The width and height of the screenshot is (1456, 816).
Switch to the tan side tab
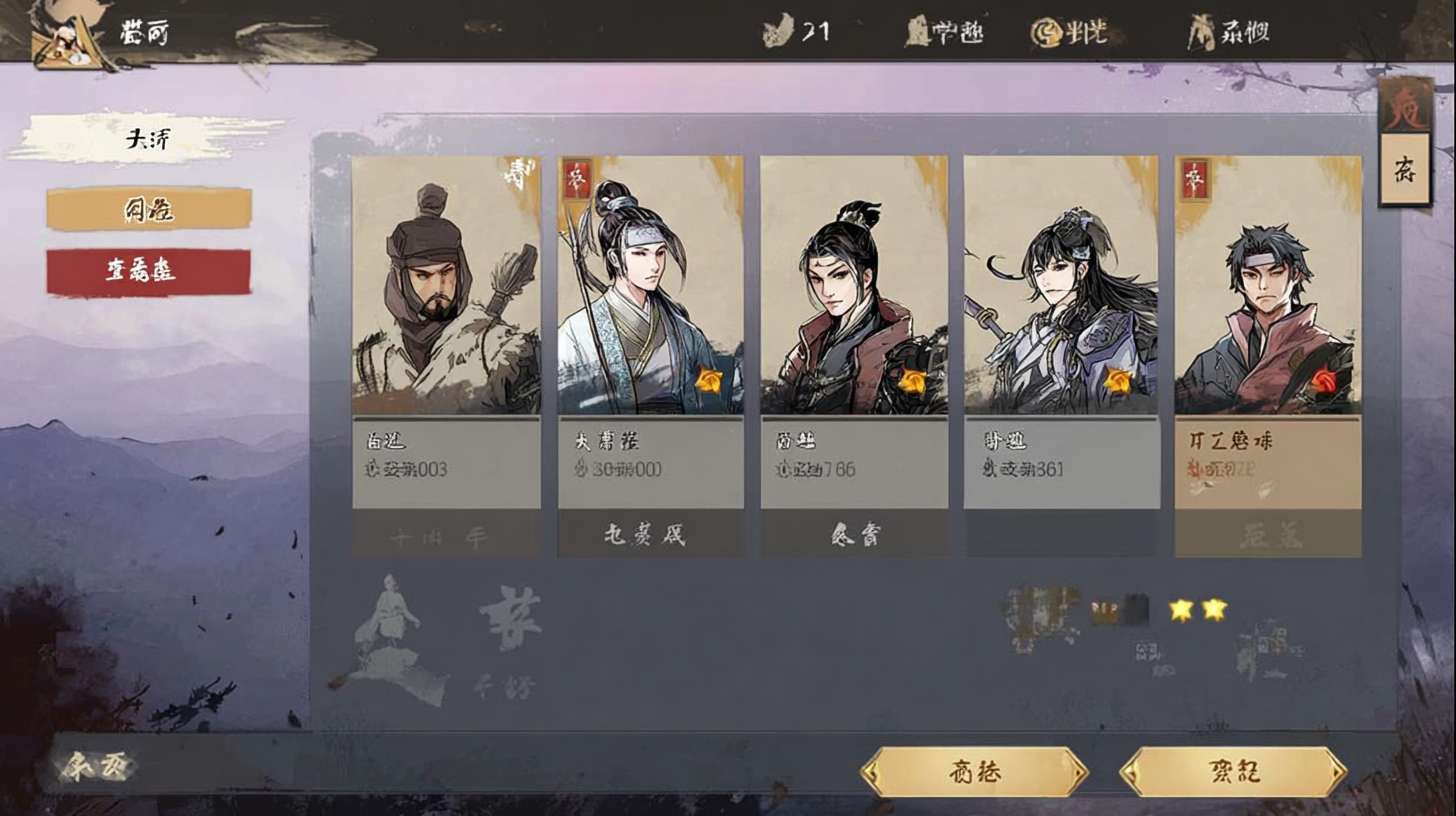point(1405,169)
